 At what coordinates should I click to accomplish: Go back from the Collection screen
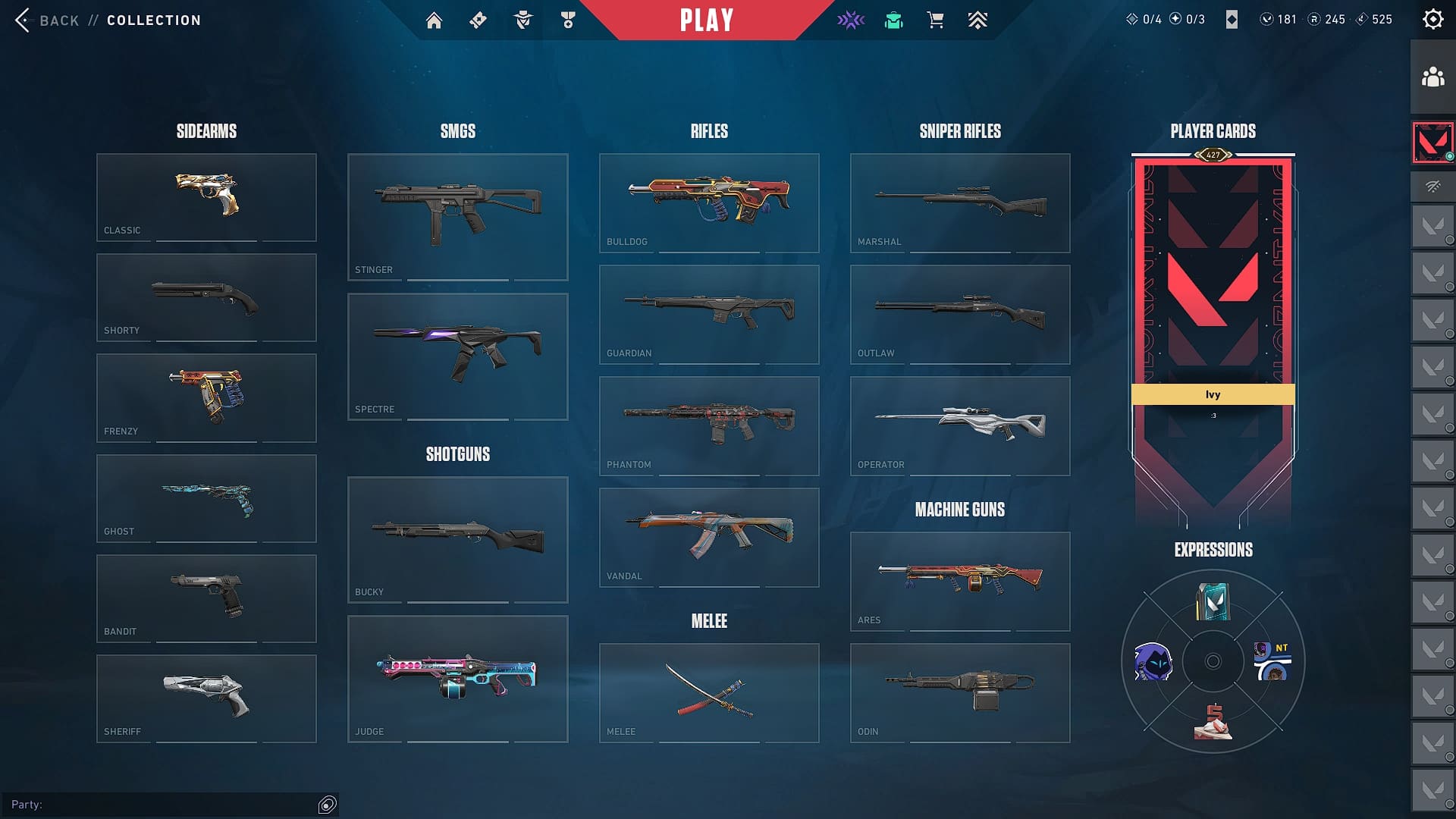47,20
